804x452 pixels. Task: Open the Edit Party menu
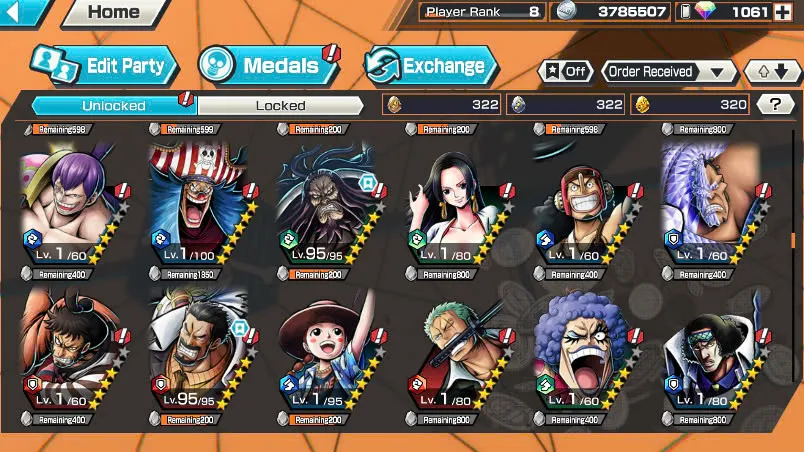click(x=104, y=66)
